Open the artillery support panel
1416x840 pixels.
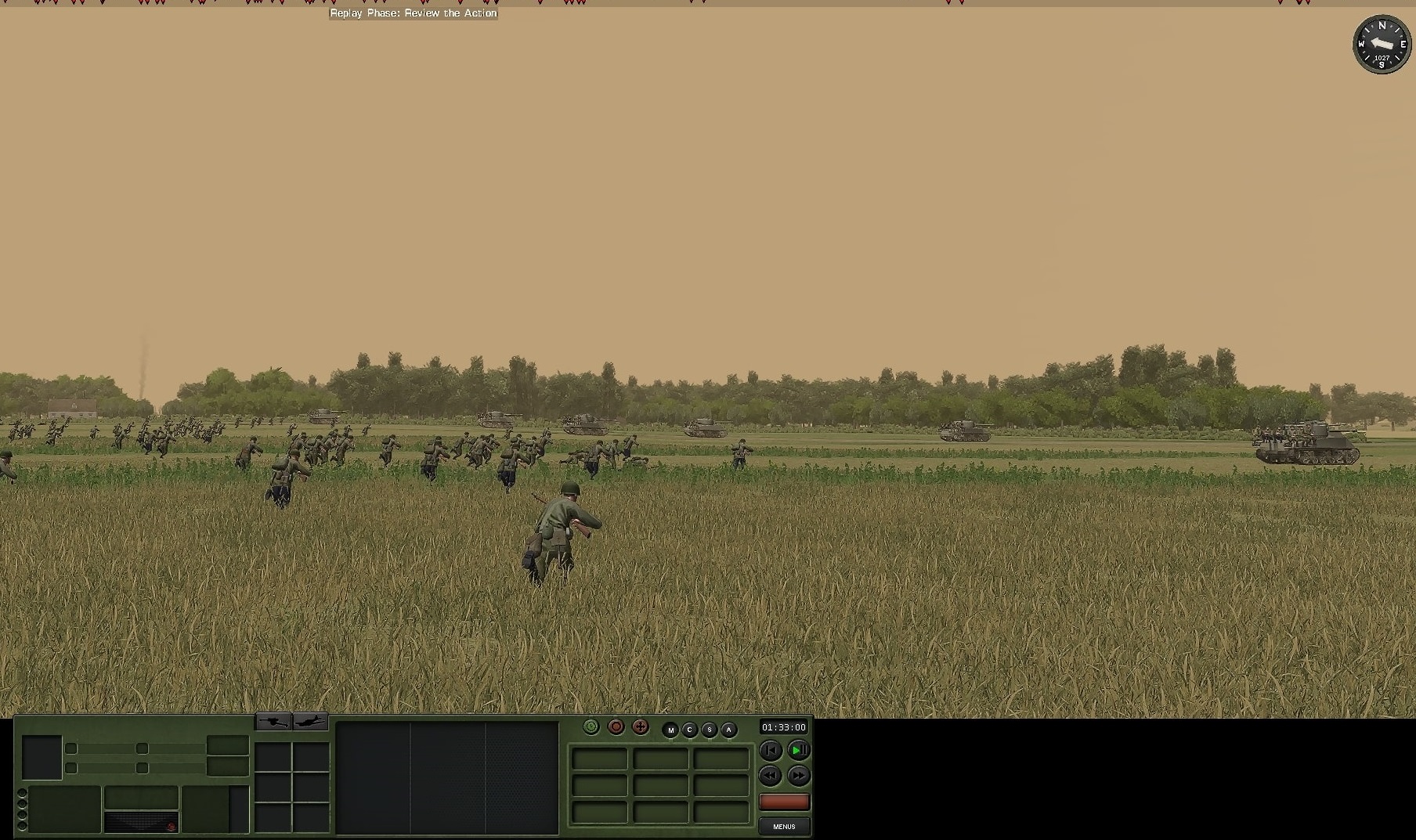(x=273, y=721)
